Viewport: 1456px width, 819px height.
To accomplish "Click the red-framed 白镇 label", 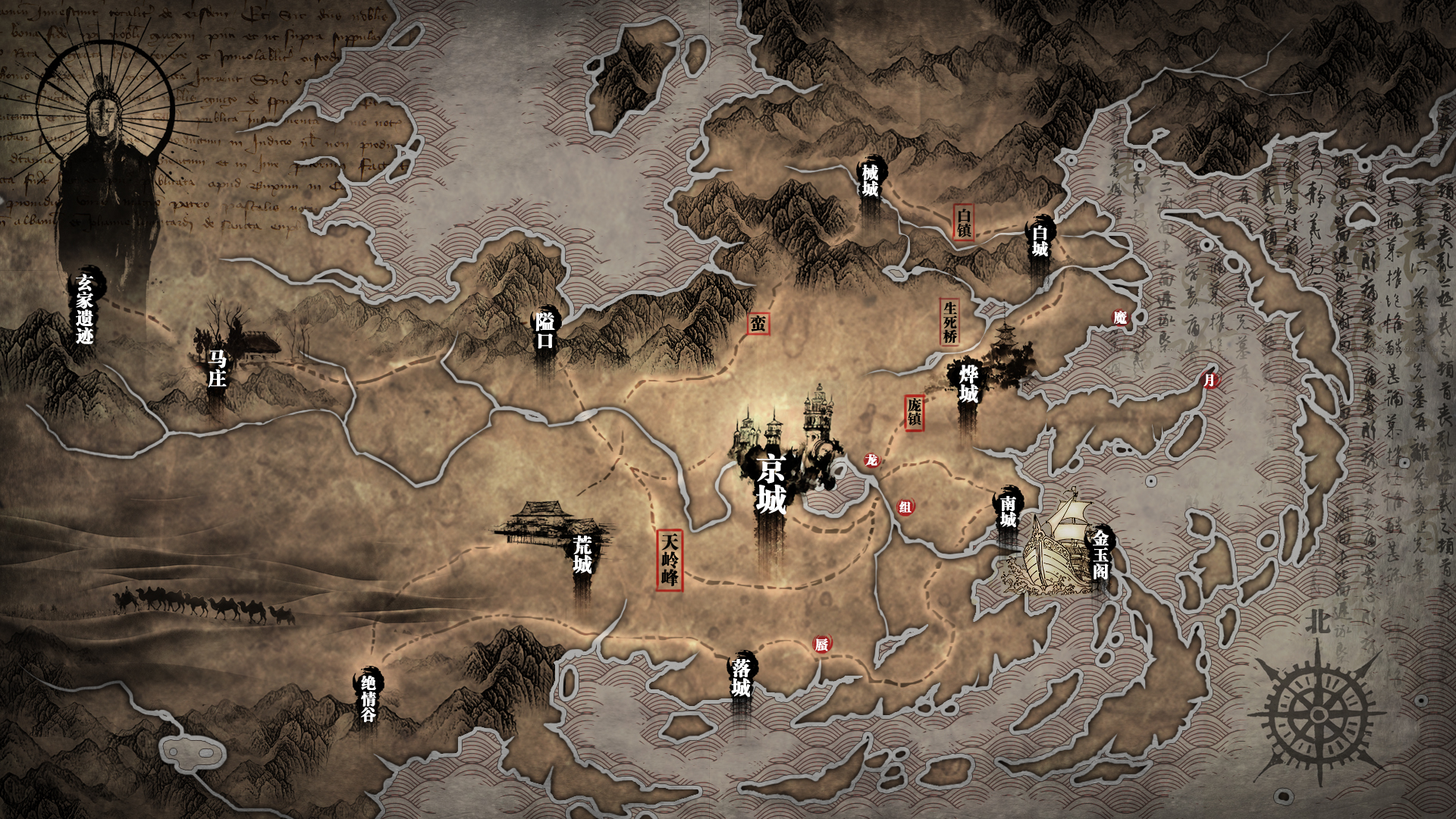I will click(x=964, y=222).
